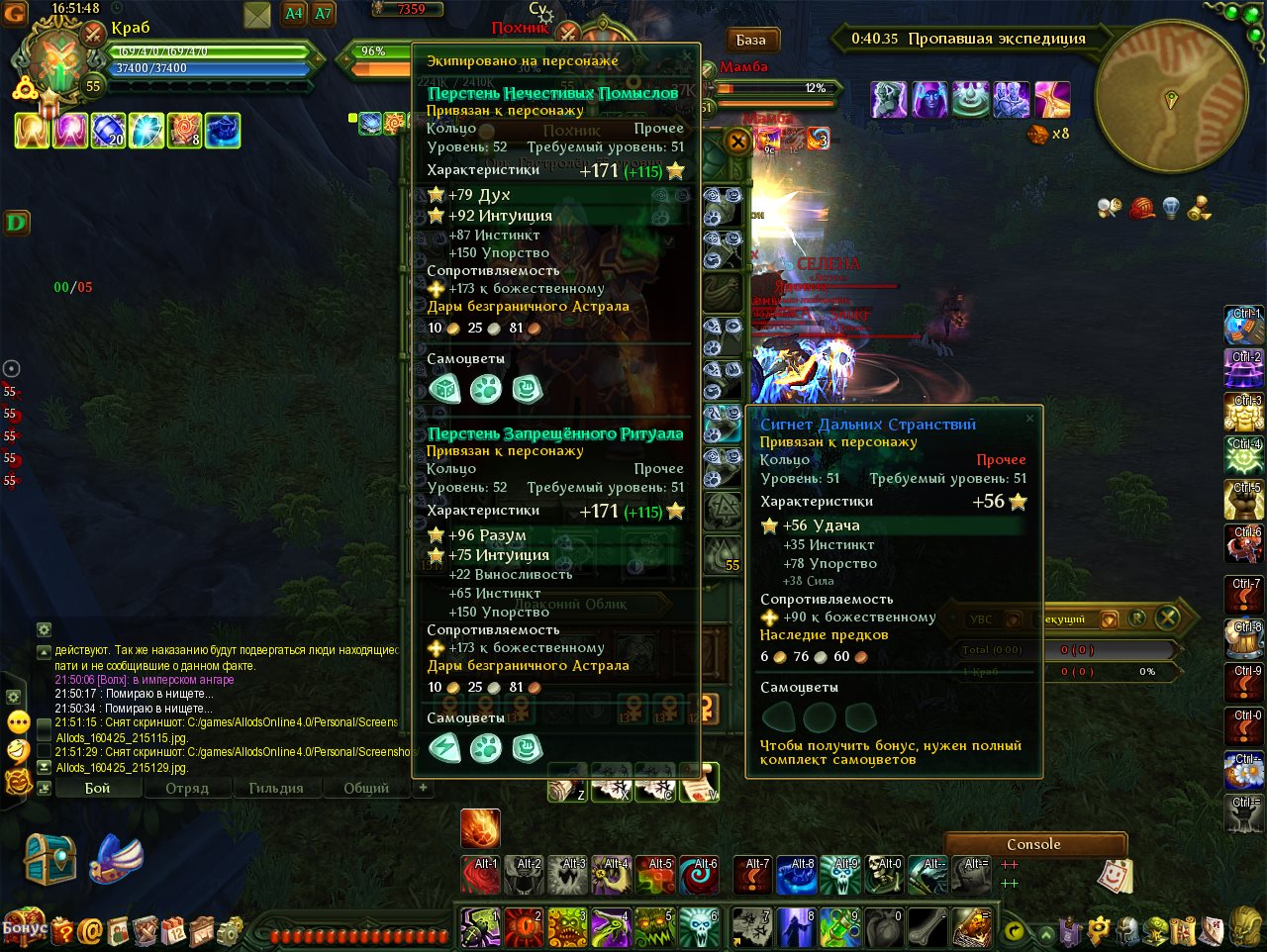1267x952 pixels.
Task: Open the Бонус chest
Action: pyautogui.click(x=24, y=928)
